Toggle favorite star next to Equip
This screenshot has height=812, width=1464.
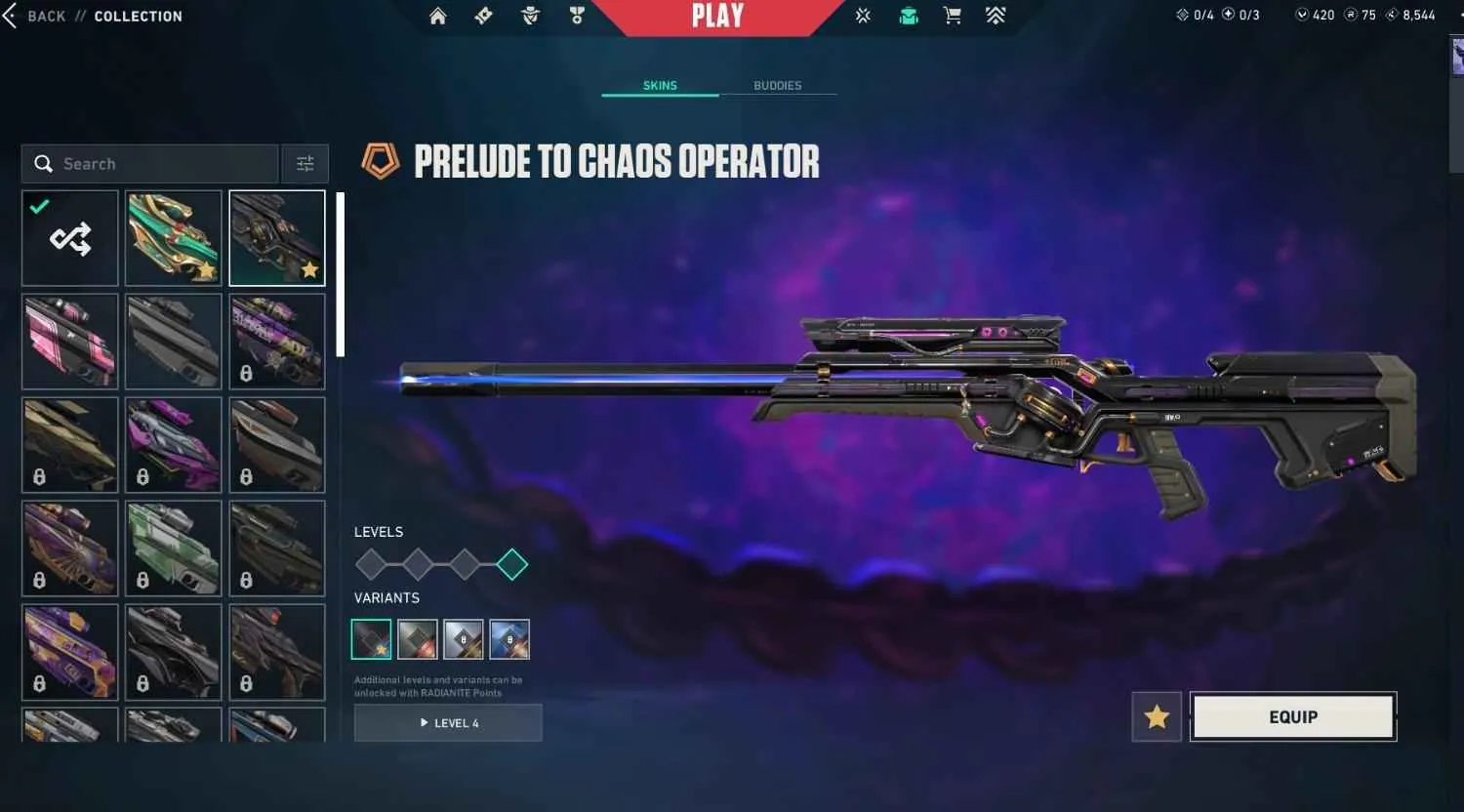click(x=1156, y=716)
